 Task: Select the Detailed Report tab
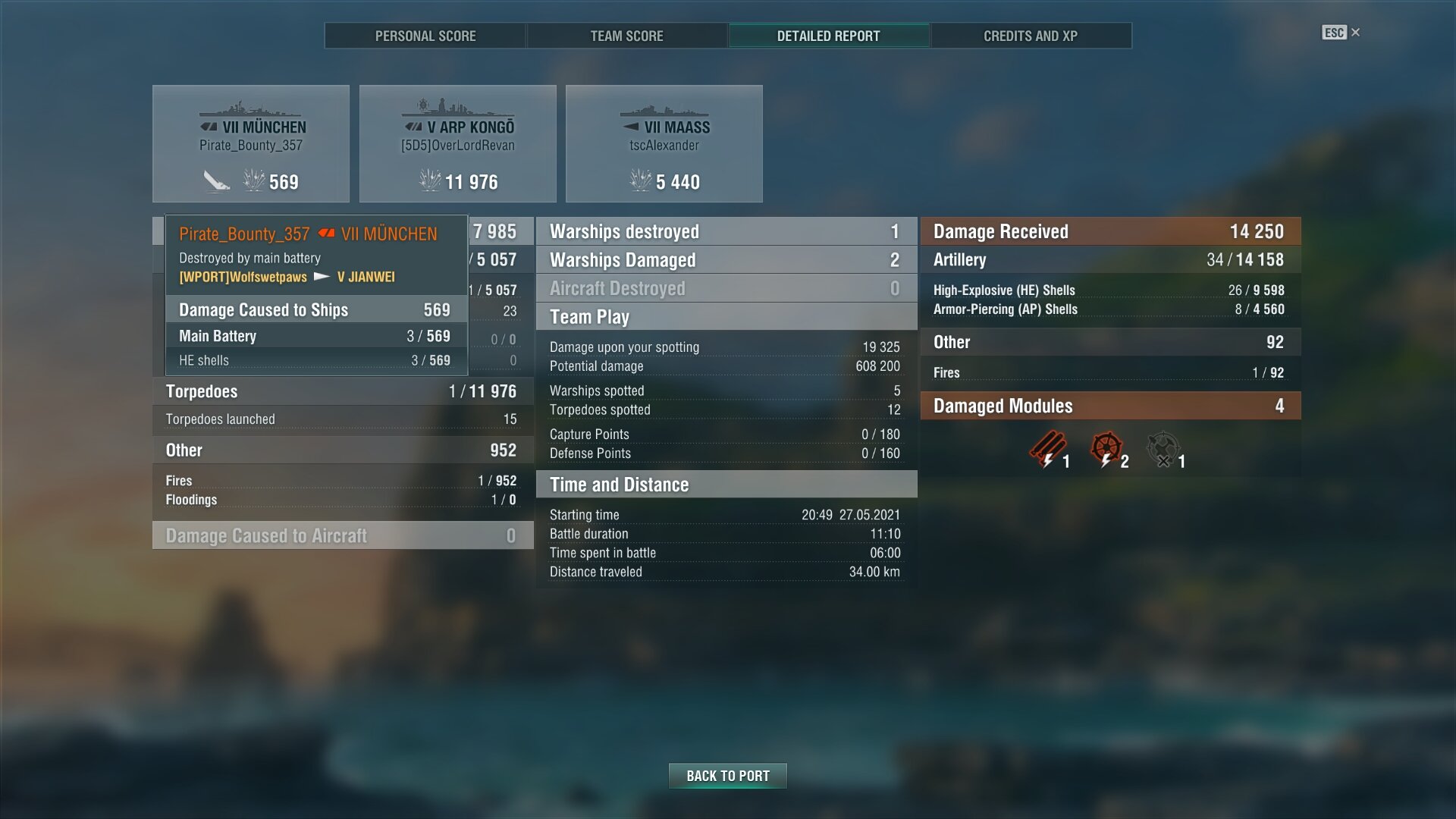coord(828,36)
